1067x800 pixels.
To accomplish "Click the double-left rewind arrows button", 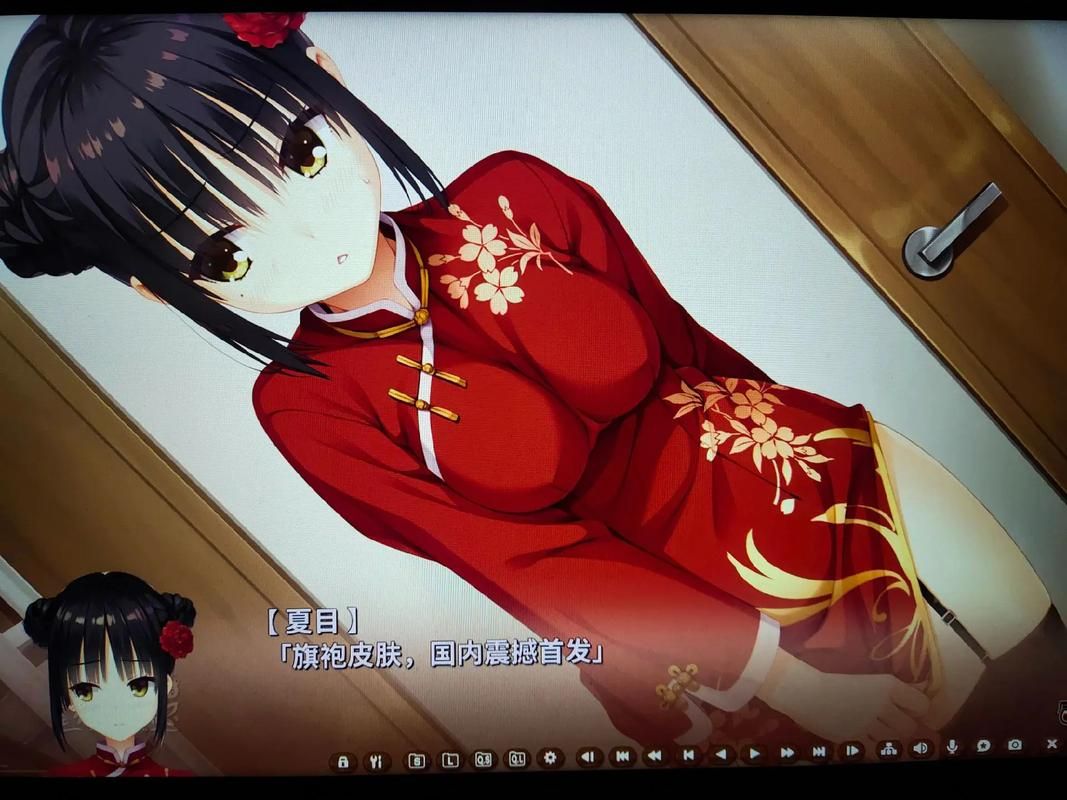I will (655, 755).
